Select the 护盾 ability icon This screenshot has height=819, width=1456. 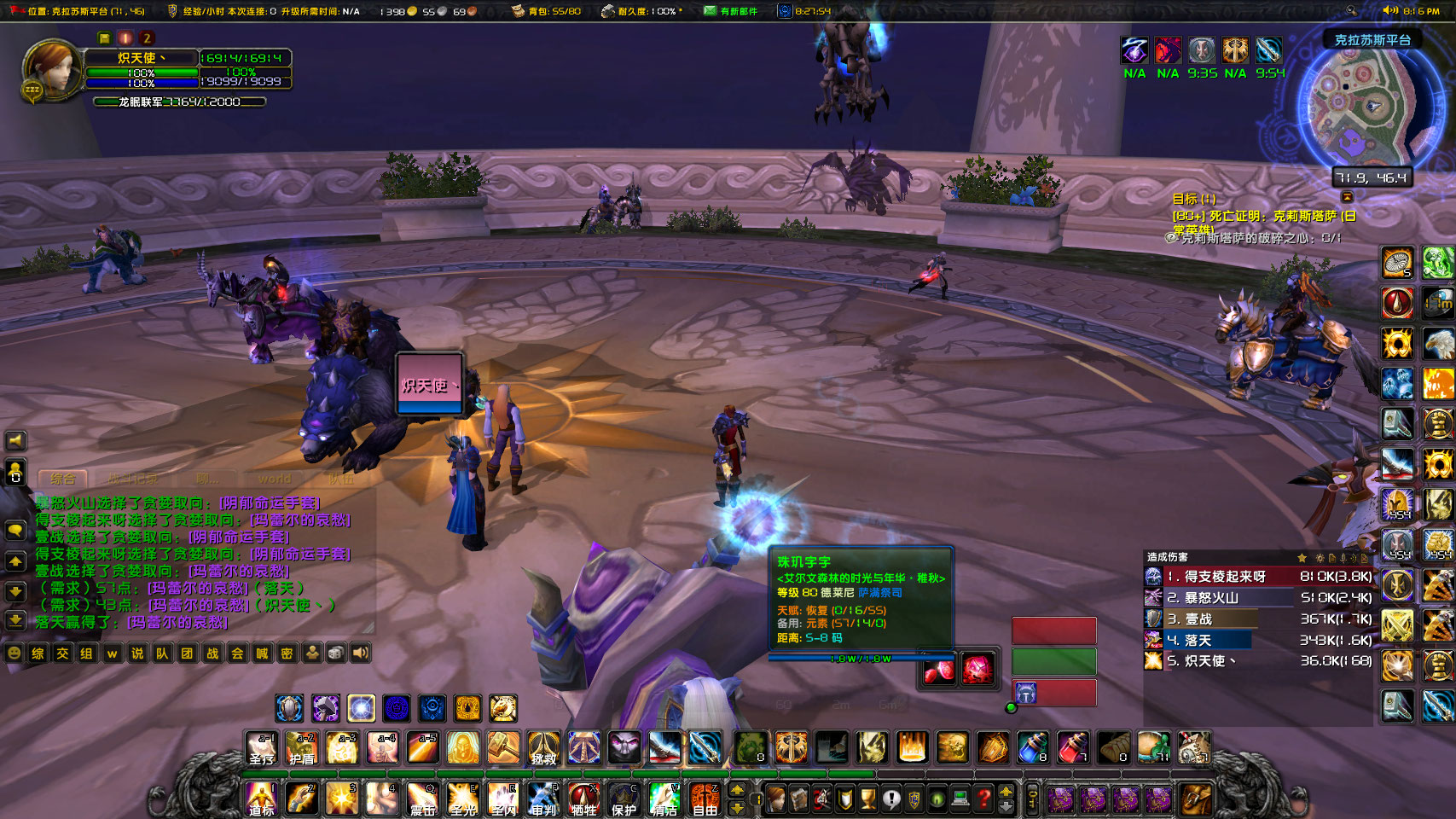coord(302,748)
